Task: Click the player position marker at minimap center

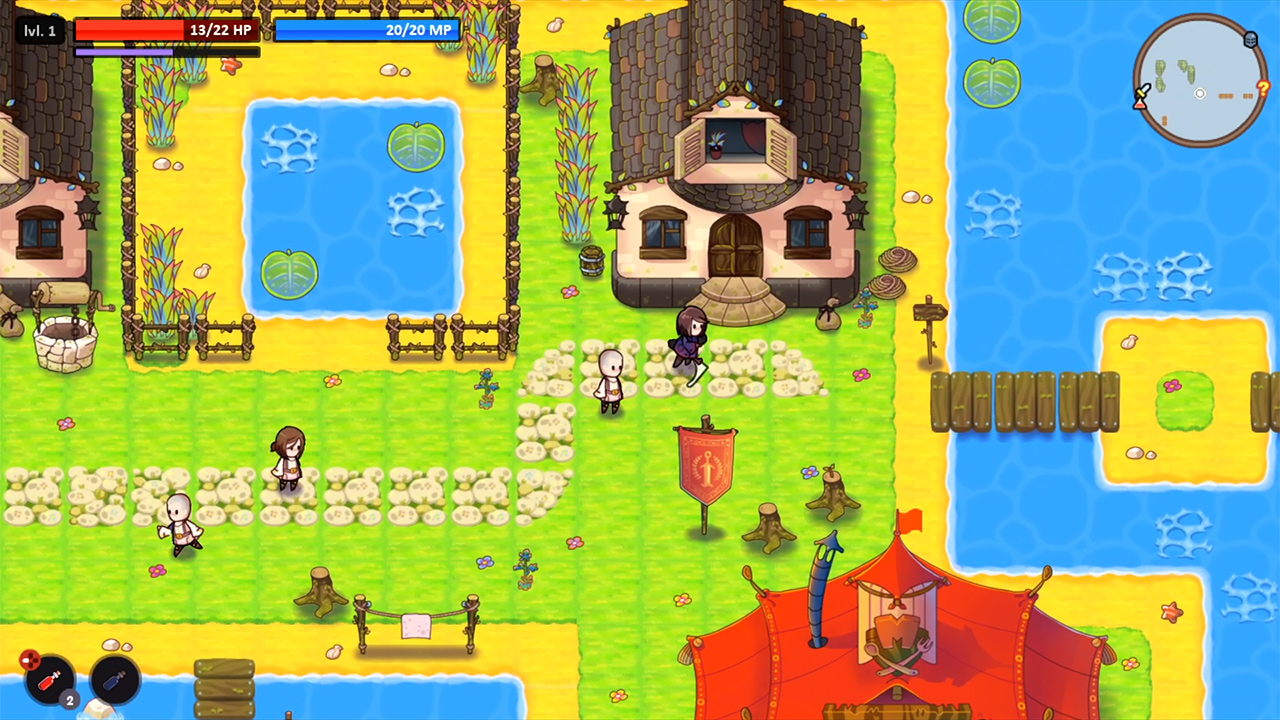Action: 1200,94
